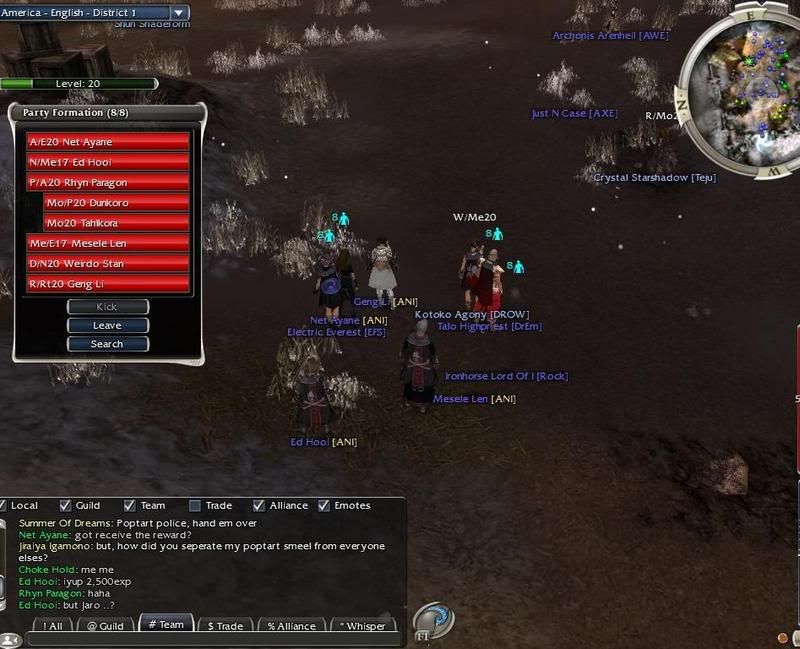
Task: Switch to the Whisper chat tab
Action: [x=362, y=626]
